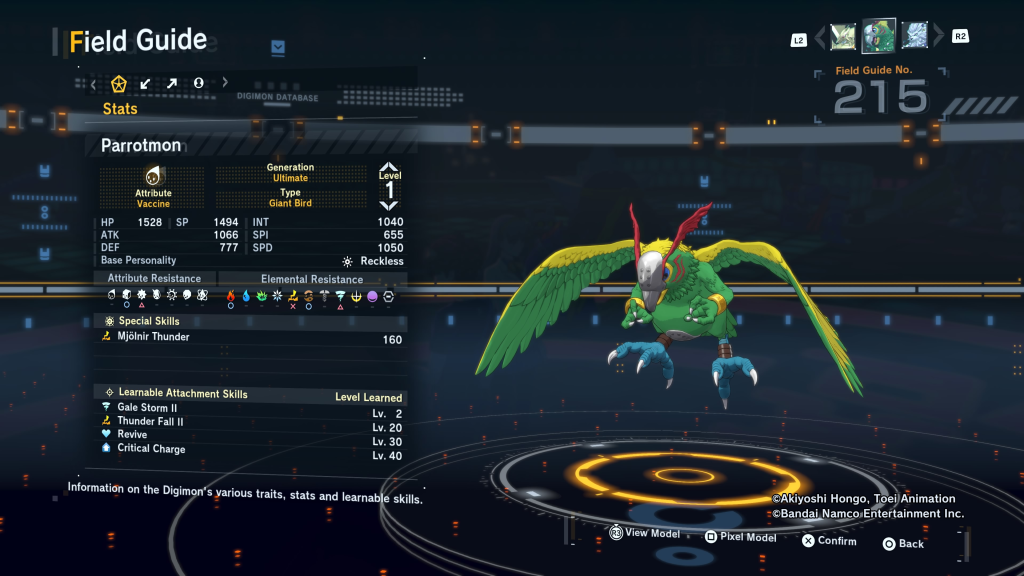This screenshot has height=576, width=1024.
Task: Choose the Parrotmon portrait thumbnail
Action: (x=878, y=36)
